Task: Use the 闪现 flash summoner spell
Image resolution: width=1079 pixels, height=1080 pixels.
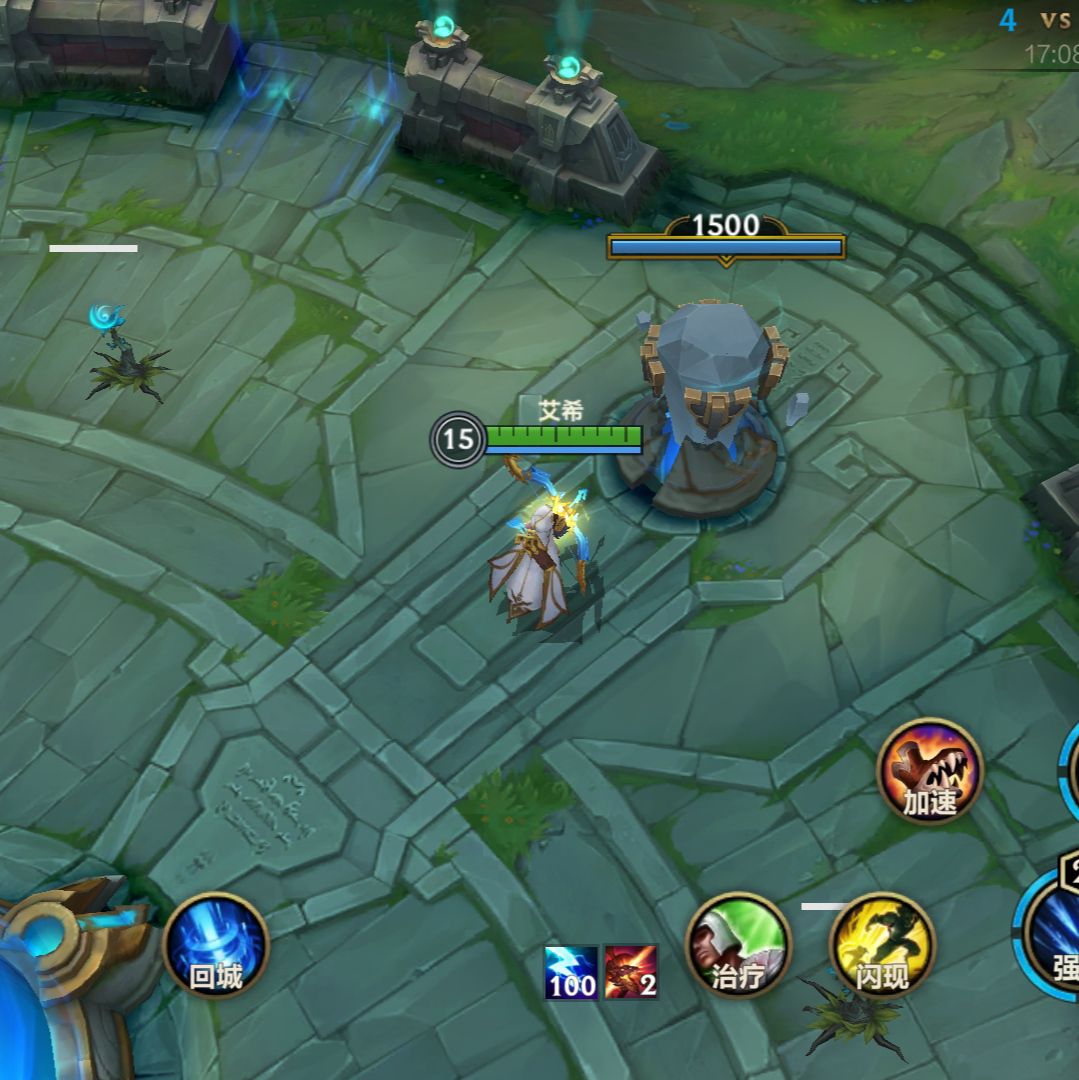Action: pyautogui.click(x=882, y=945)
